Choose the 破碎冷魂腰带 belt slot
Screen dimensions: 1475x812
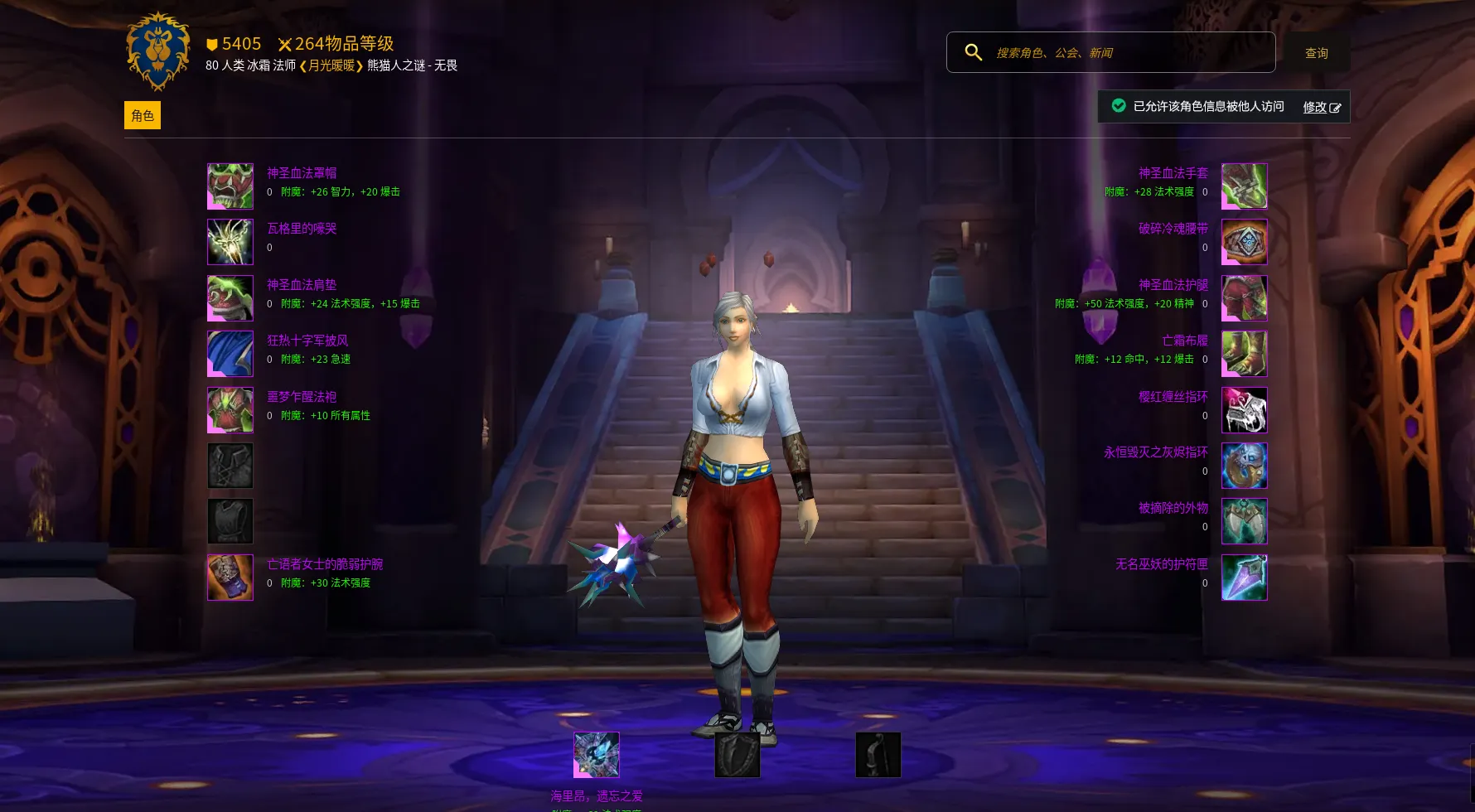[1244, 242]
